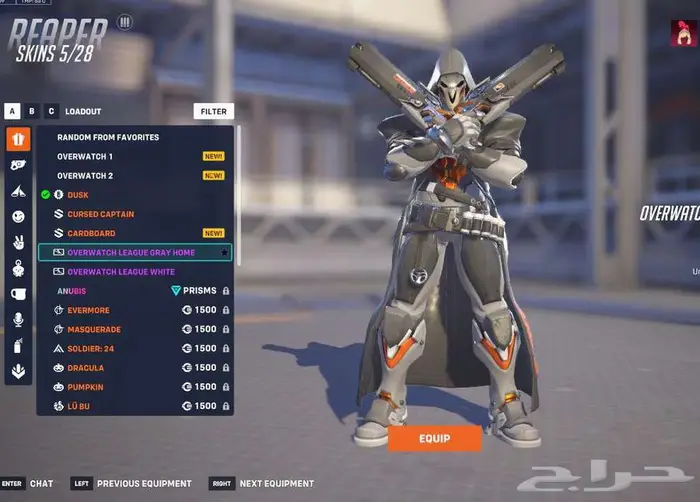Pick the Cardboard skin
The height and width of the screenshot is (502, 700).
pyautogui.click(x=90, y=233)
